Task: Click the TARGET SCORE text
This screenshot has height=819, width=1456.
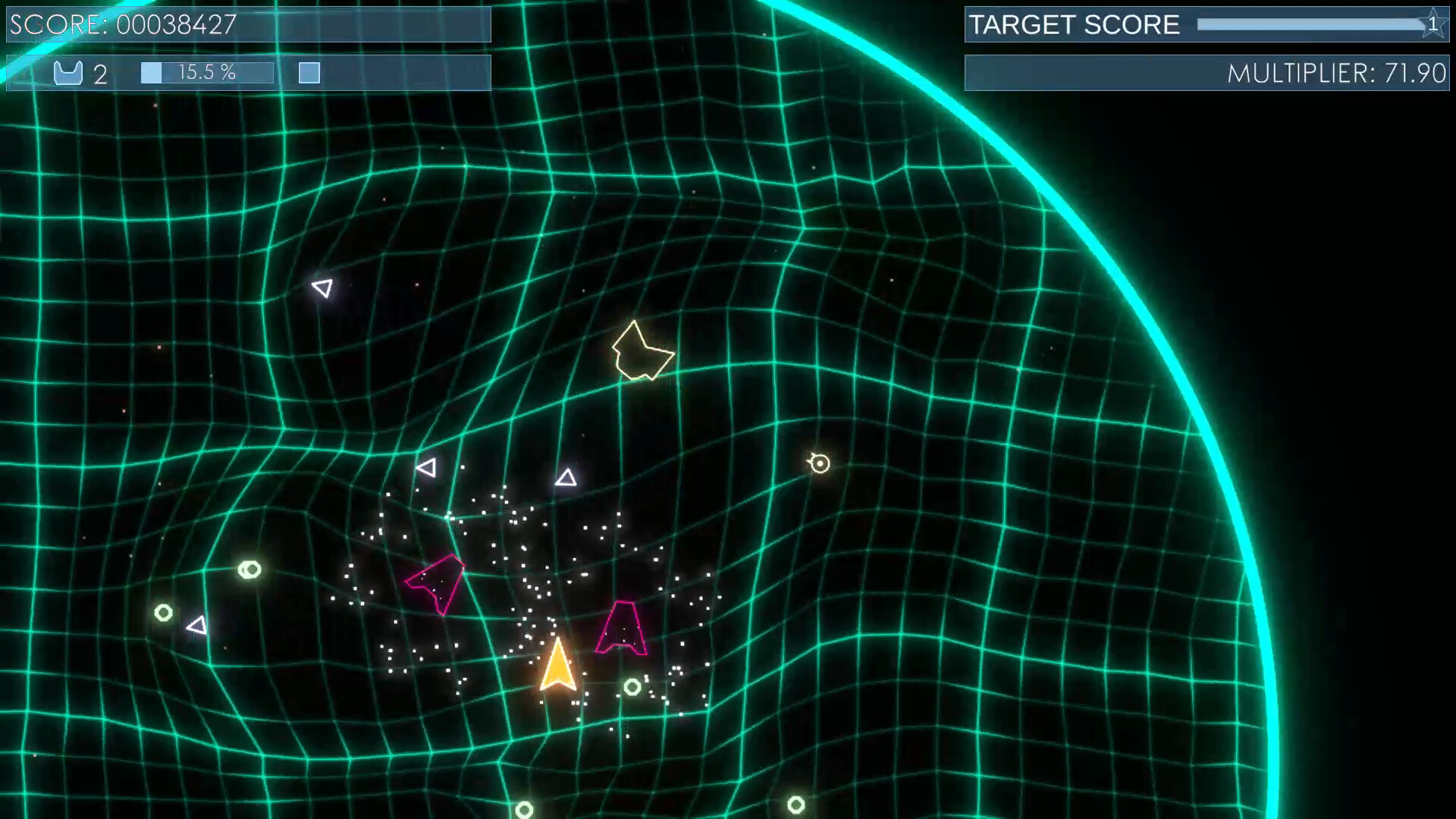Action: 1074,24
